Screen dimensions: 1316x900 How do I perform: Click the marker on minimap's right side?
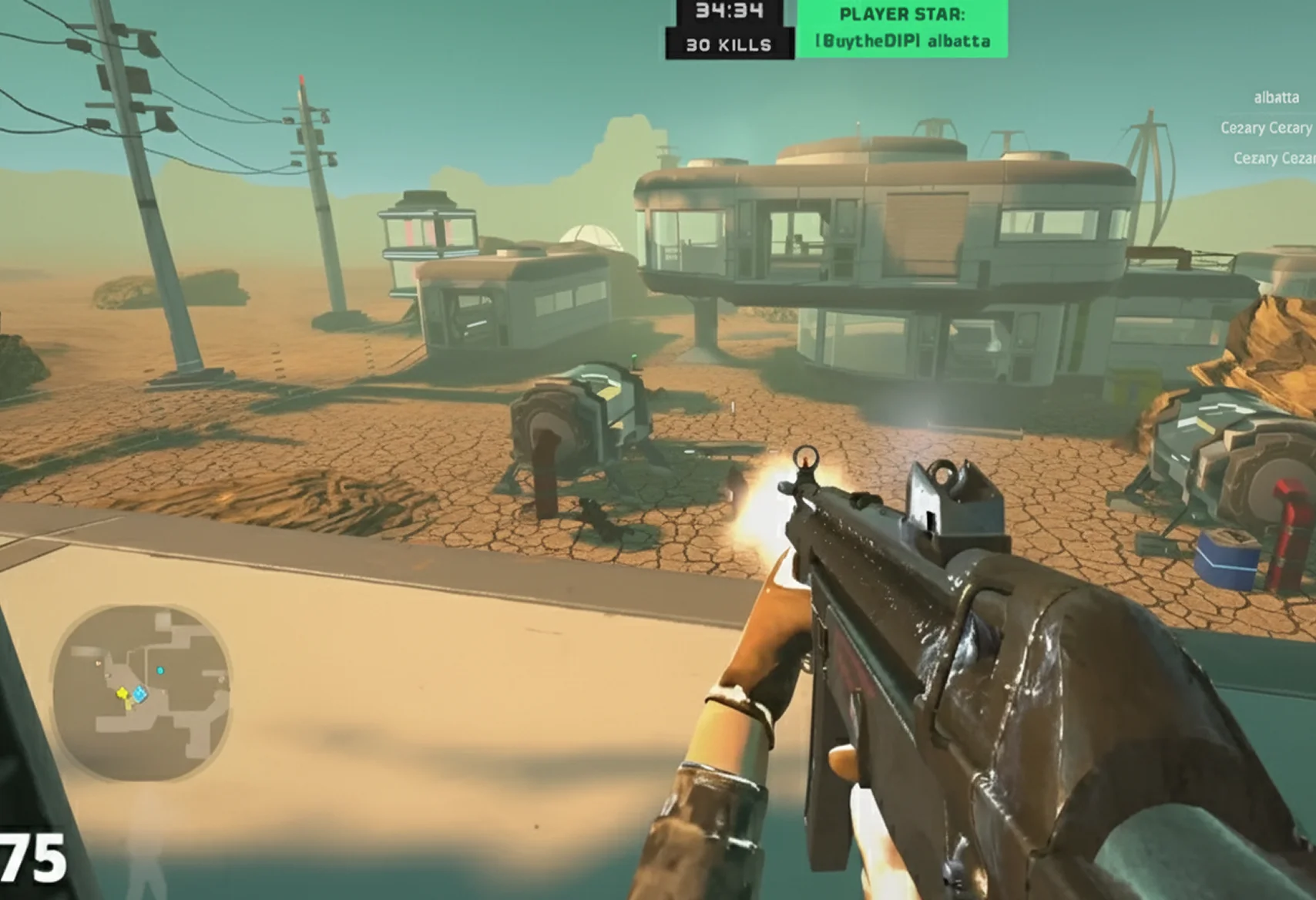[221, 680]
